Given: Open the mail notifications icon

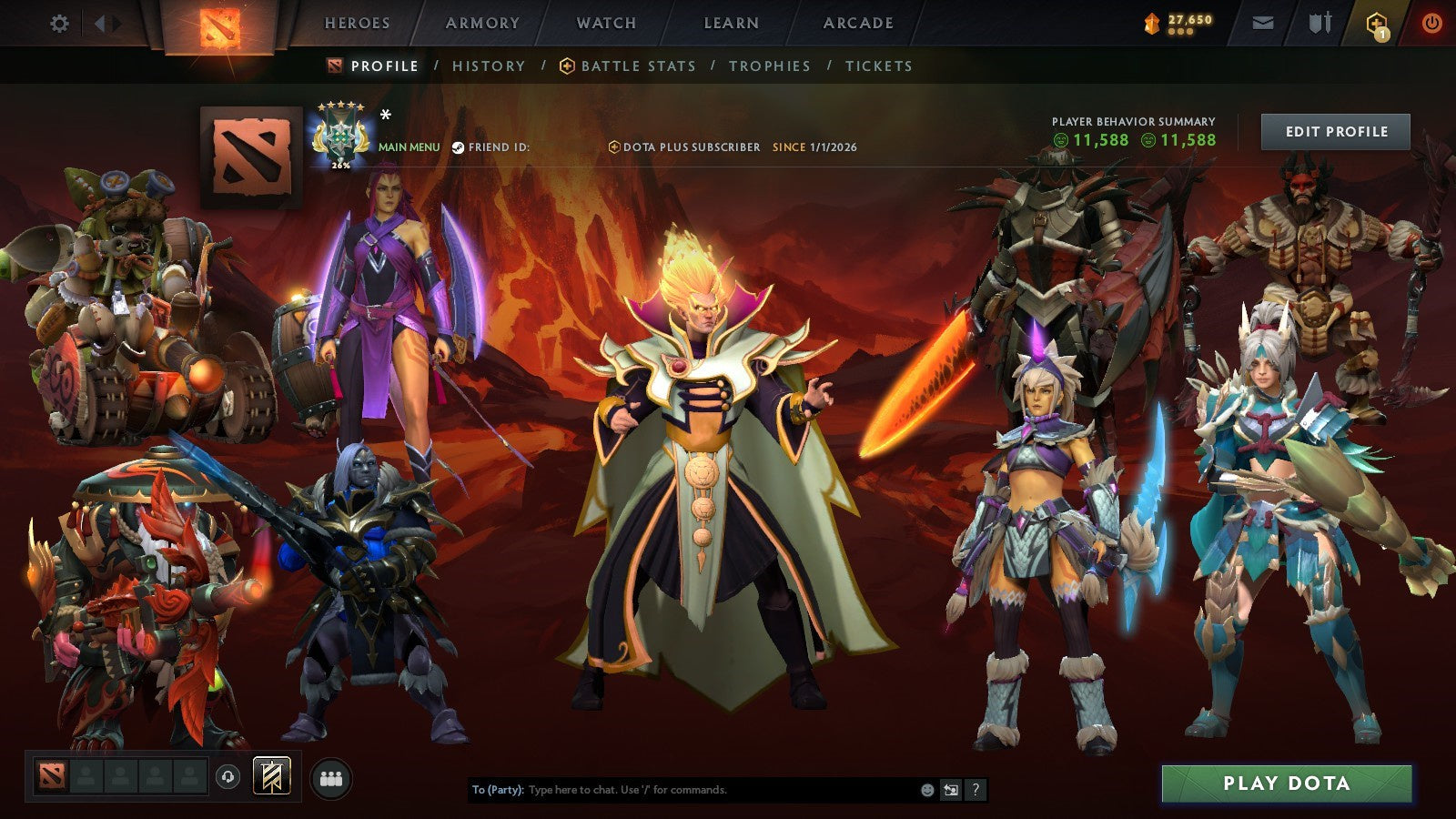Looking at the screenshot, I should pos(1264,24).
